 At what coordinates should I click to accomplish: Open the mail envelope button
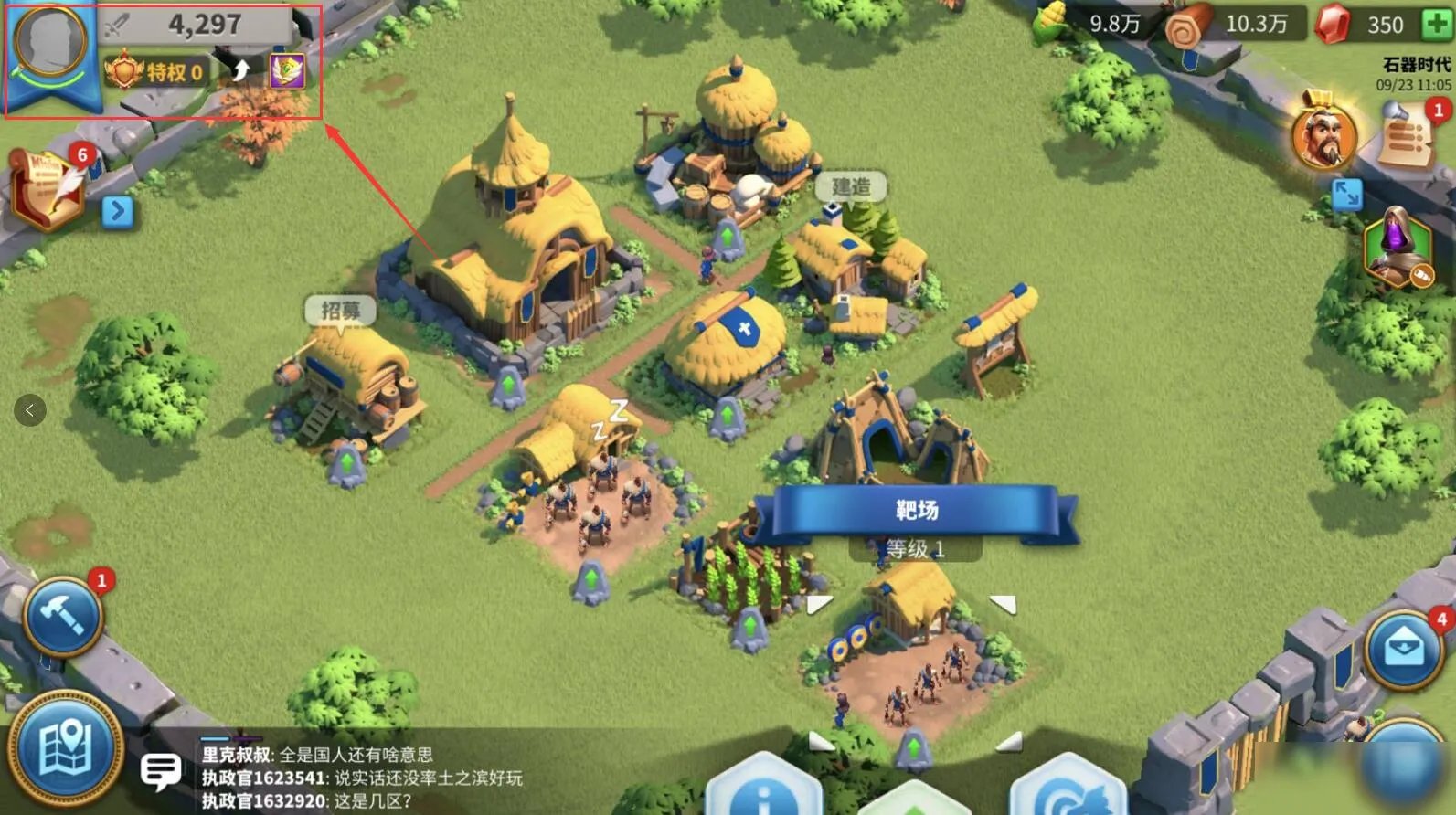[1403, 647]
